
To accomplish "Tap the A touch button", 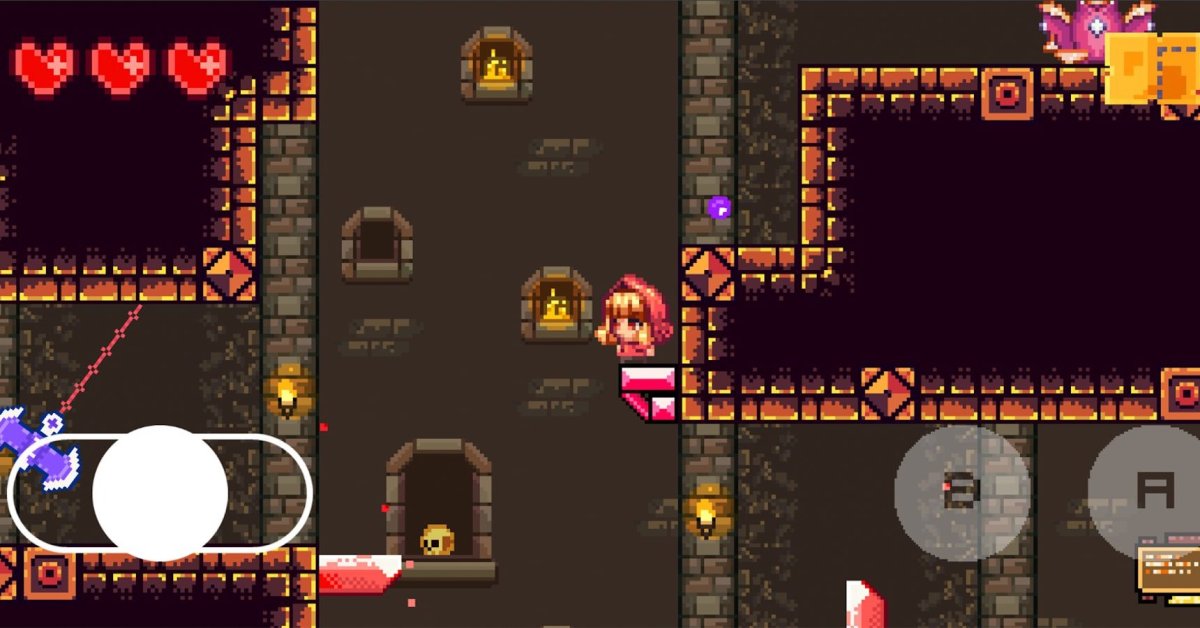I will (x=1152, y=492).
